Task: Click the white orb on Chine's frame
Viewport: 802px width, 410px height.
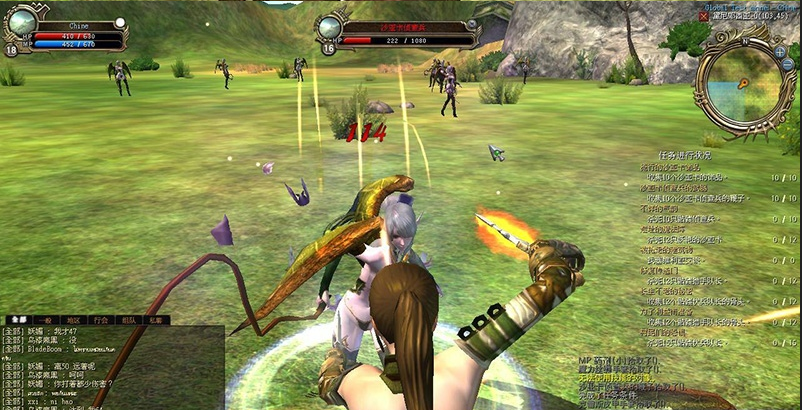Action: (x=121, y=22)
